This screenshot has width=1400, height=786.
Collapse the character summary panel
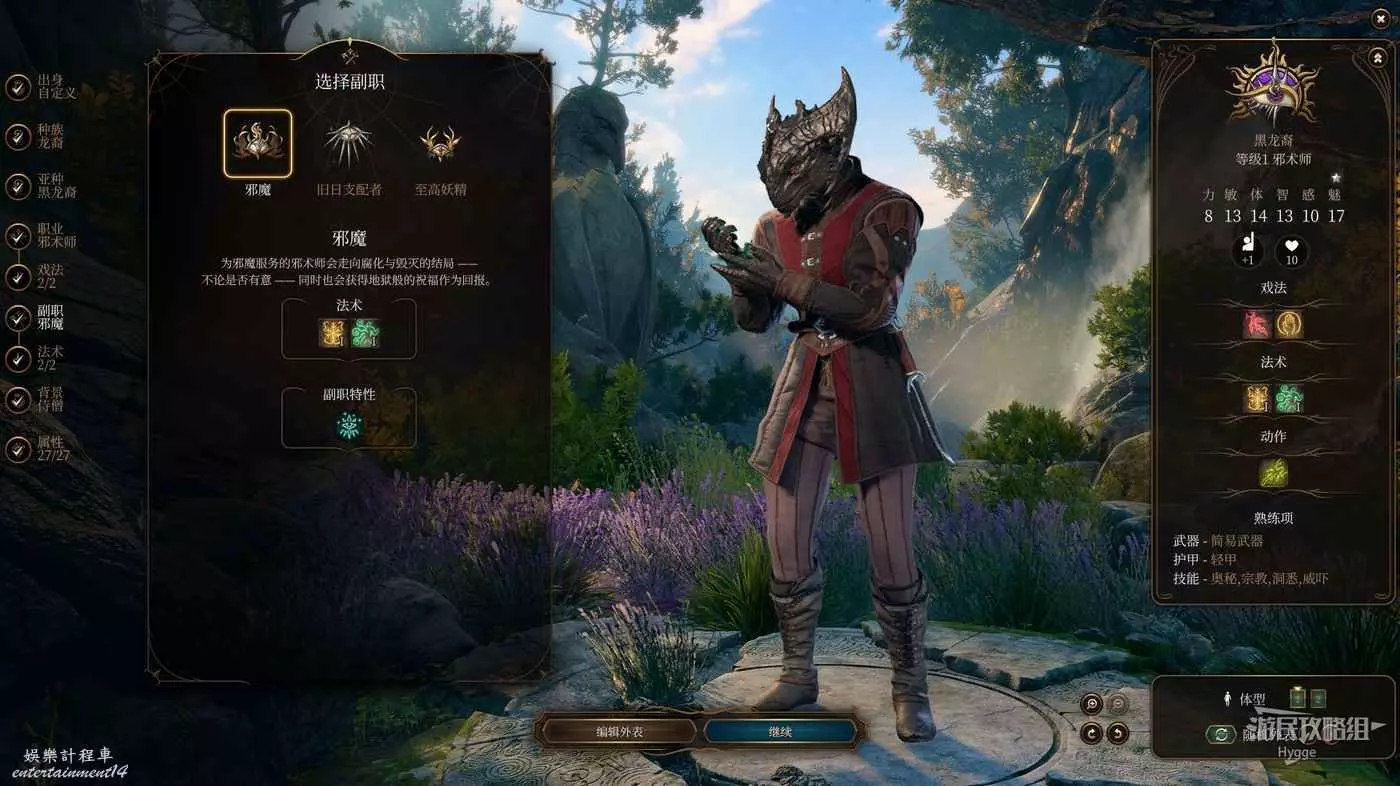(1378, 59)
